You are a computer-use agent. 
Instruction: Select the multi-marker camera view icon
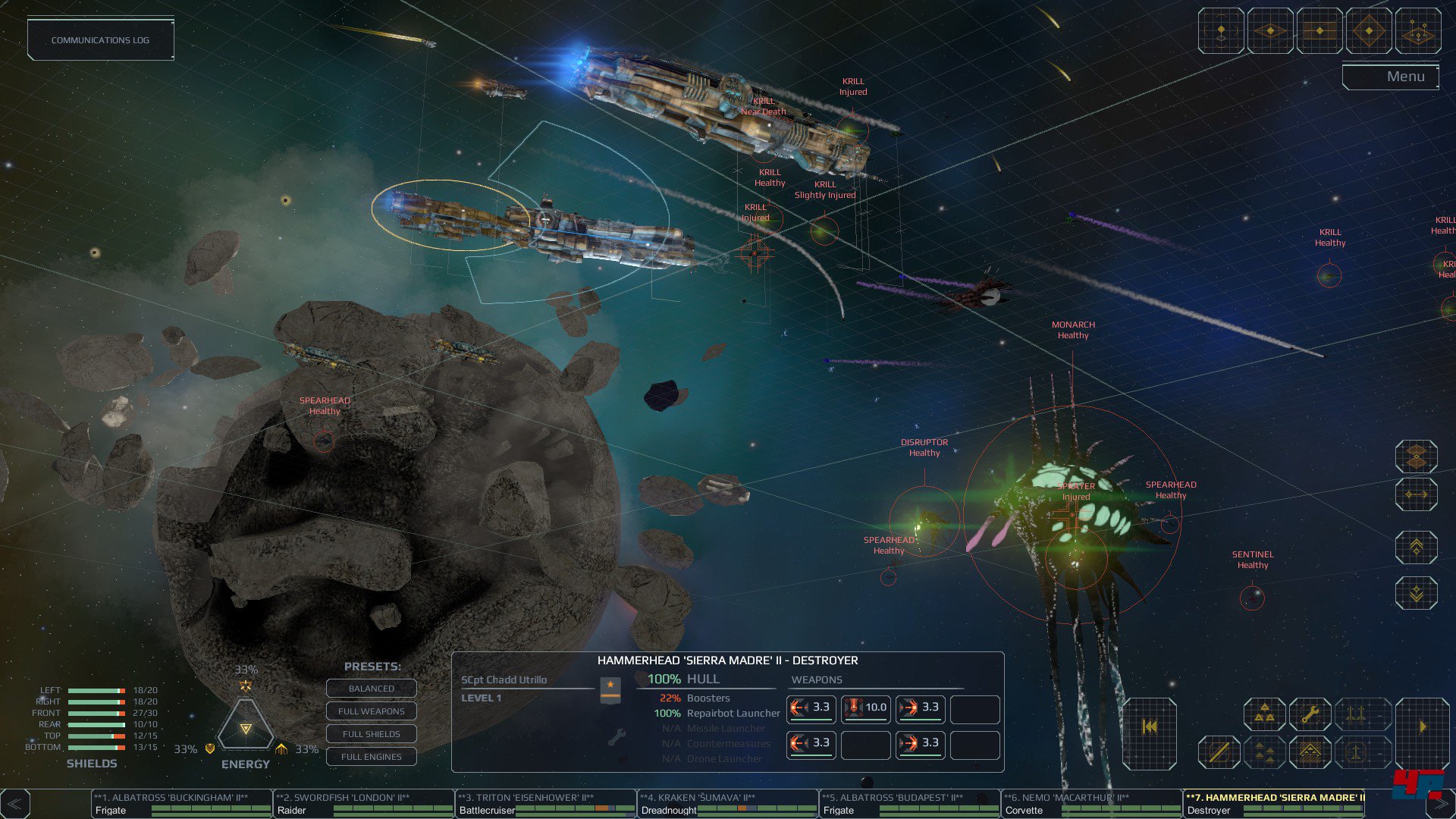click(x=1418, y=31)
